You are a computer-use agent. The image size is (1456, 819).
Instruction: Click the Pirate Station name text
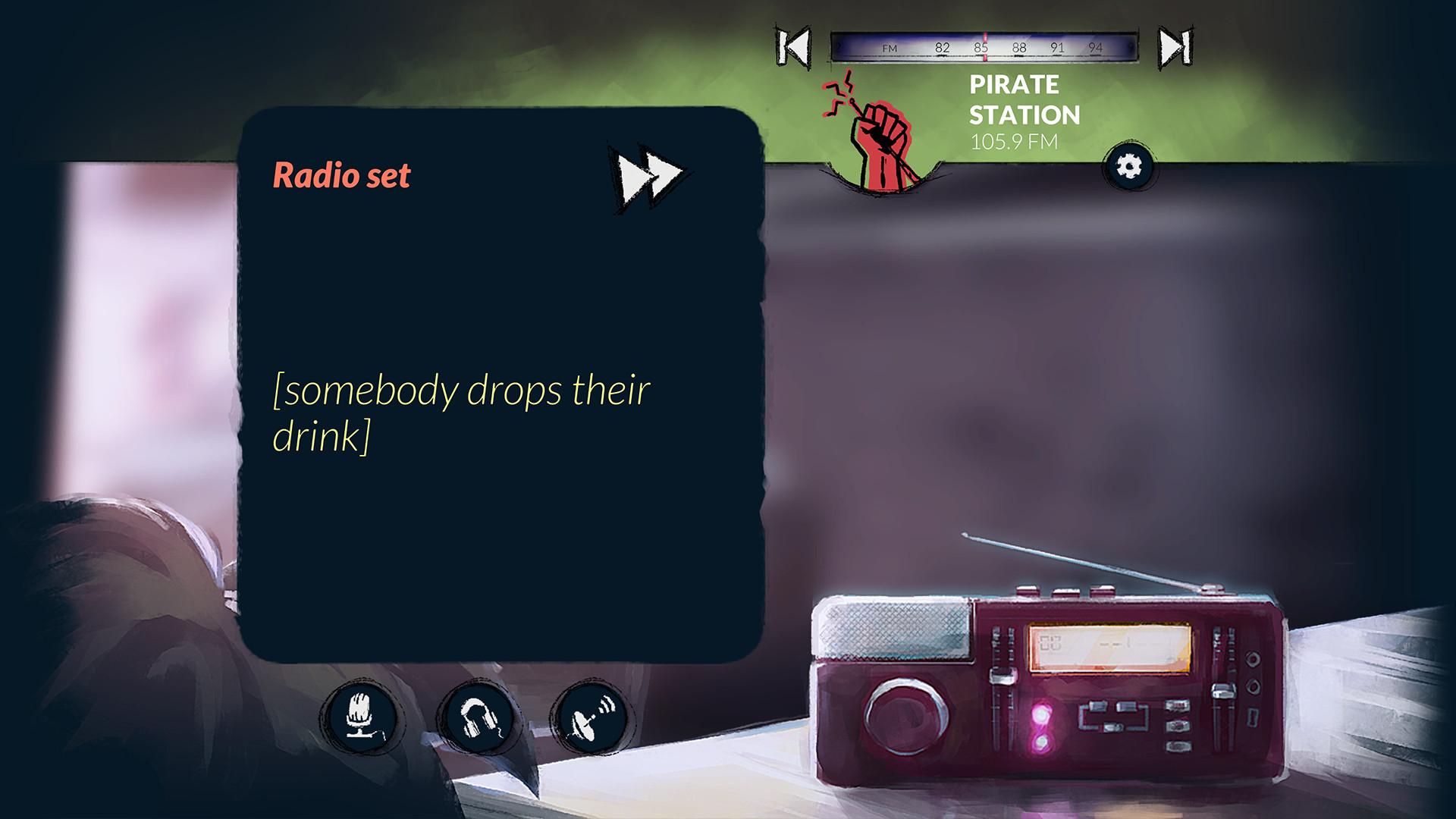[1016, 100]
